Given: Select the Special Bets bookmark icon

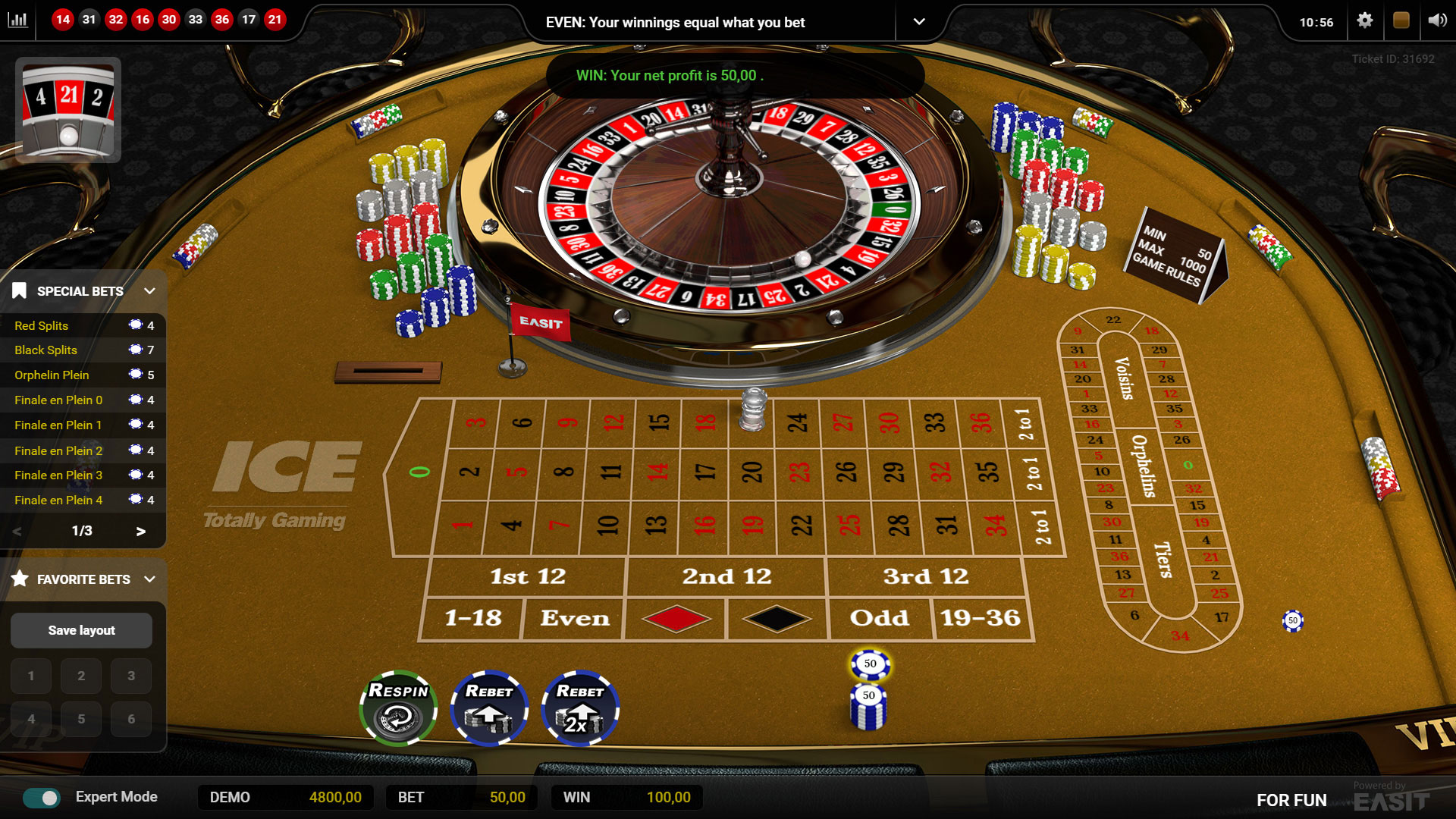Looking at the screenshot, I should coord(20,290).
